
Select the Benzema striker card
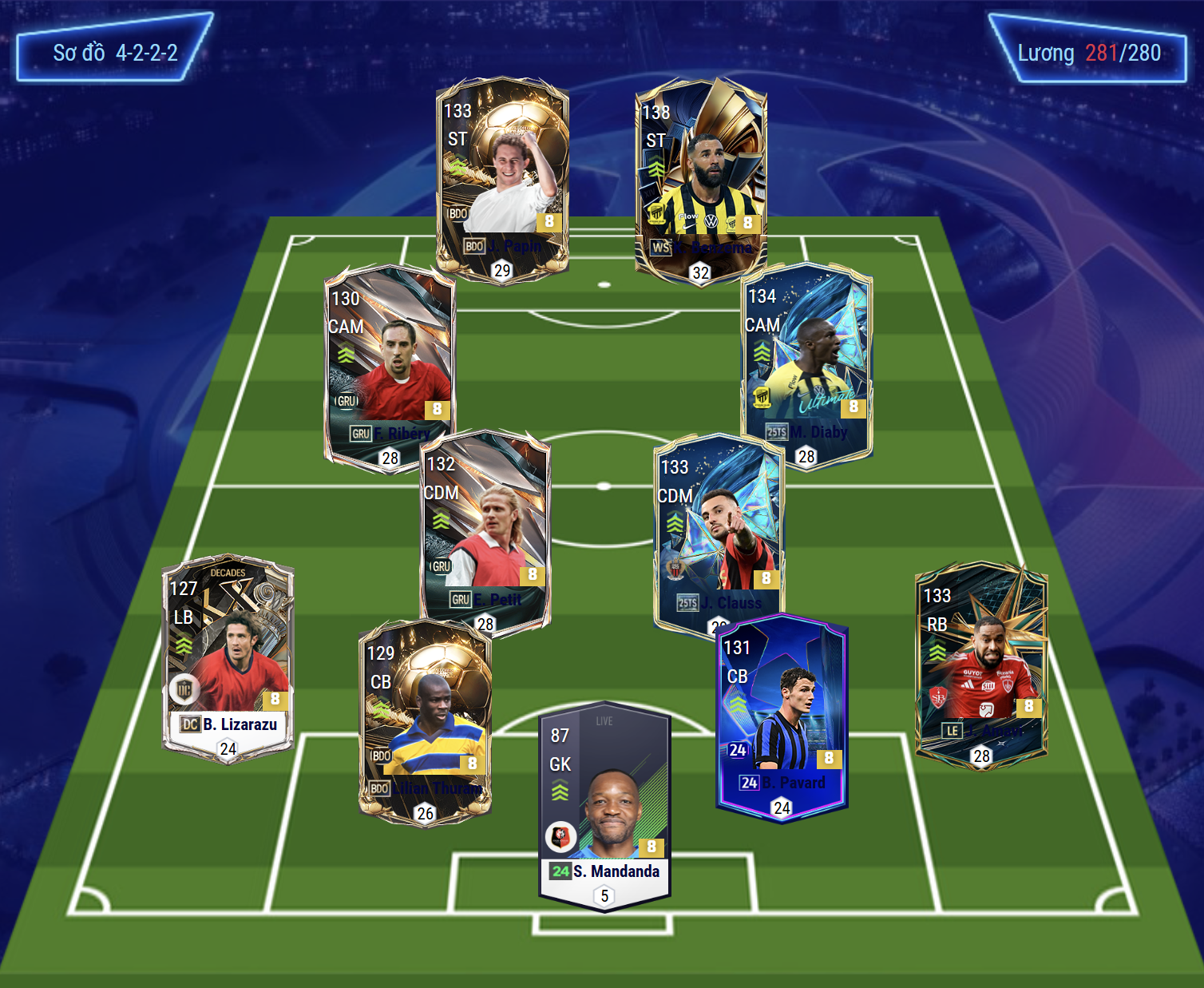(x=701, y=179)
